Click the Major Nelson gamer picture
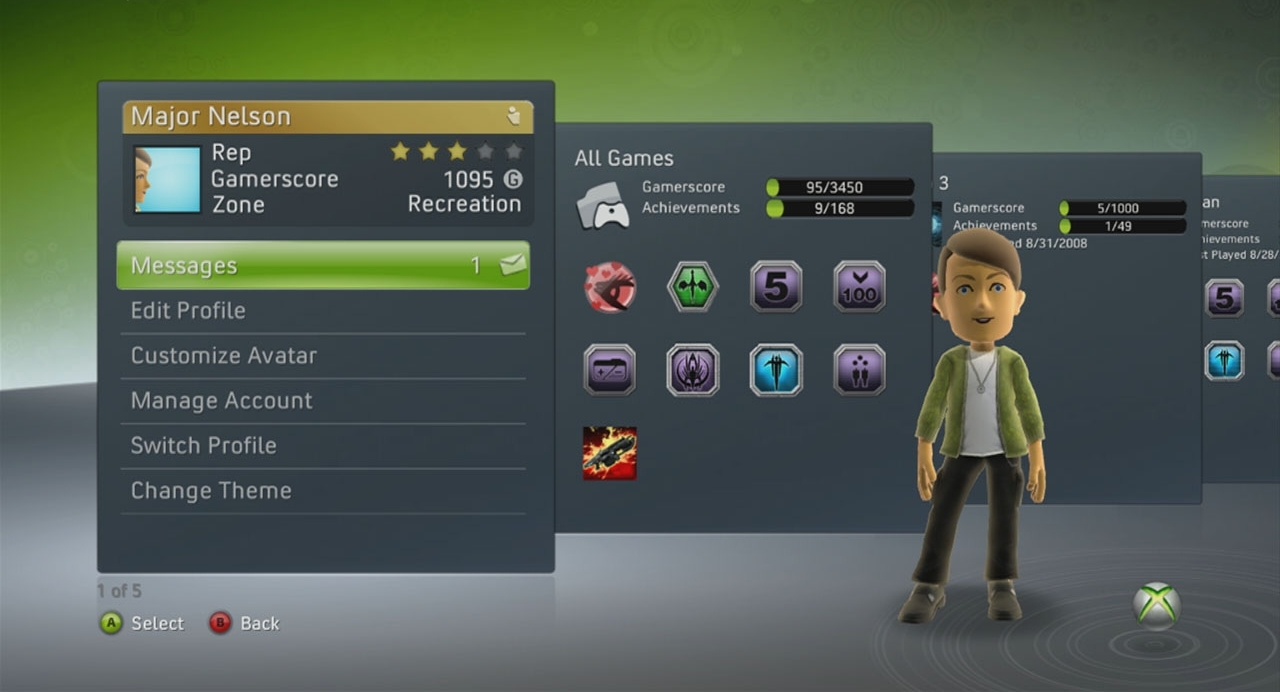Viewport: 1280px width, 692px height. coord(167,180)
